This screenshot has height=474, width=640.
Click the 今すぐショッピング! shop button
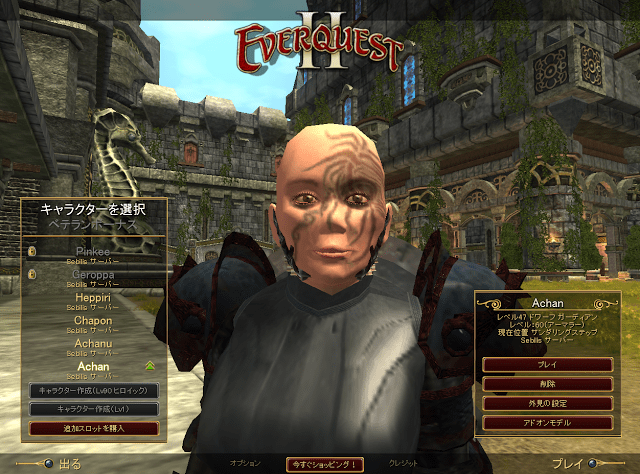(x=324, y=464)
